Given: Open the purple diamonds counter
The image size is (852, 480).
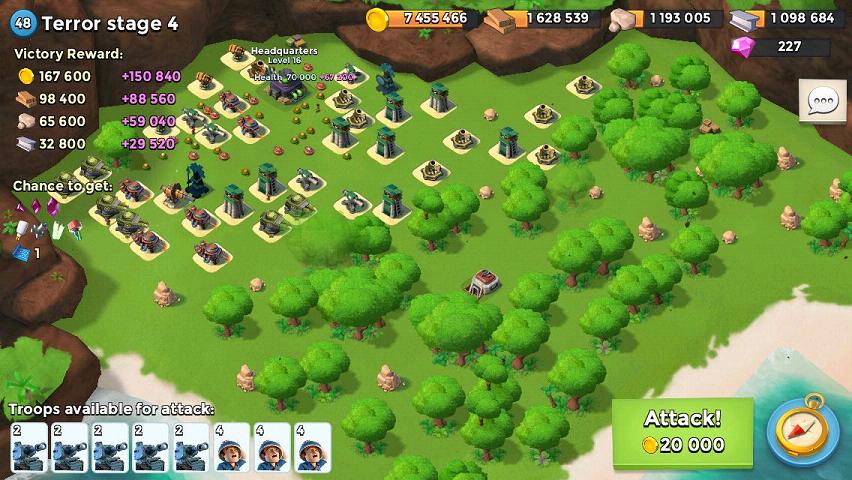Looking at the screenshot, I should [781, 46].
